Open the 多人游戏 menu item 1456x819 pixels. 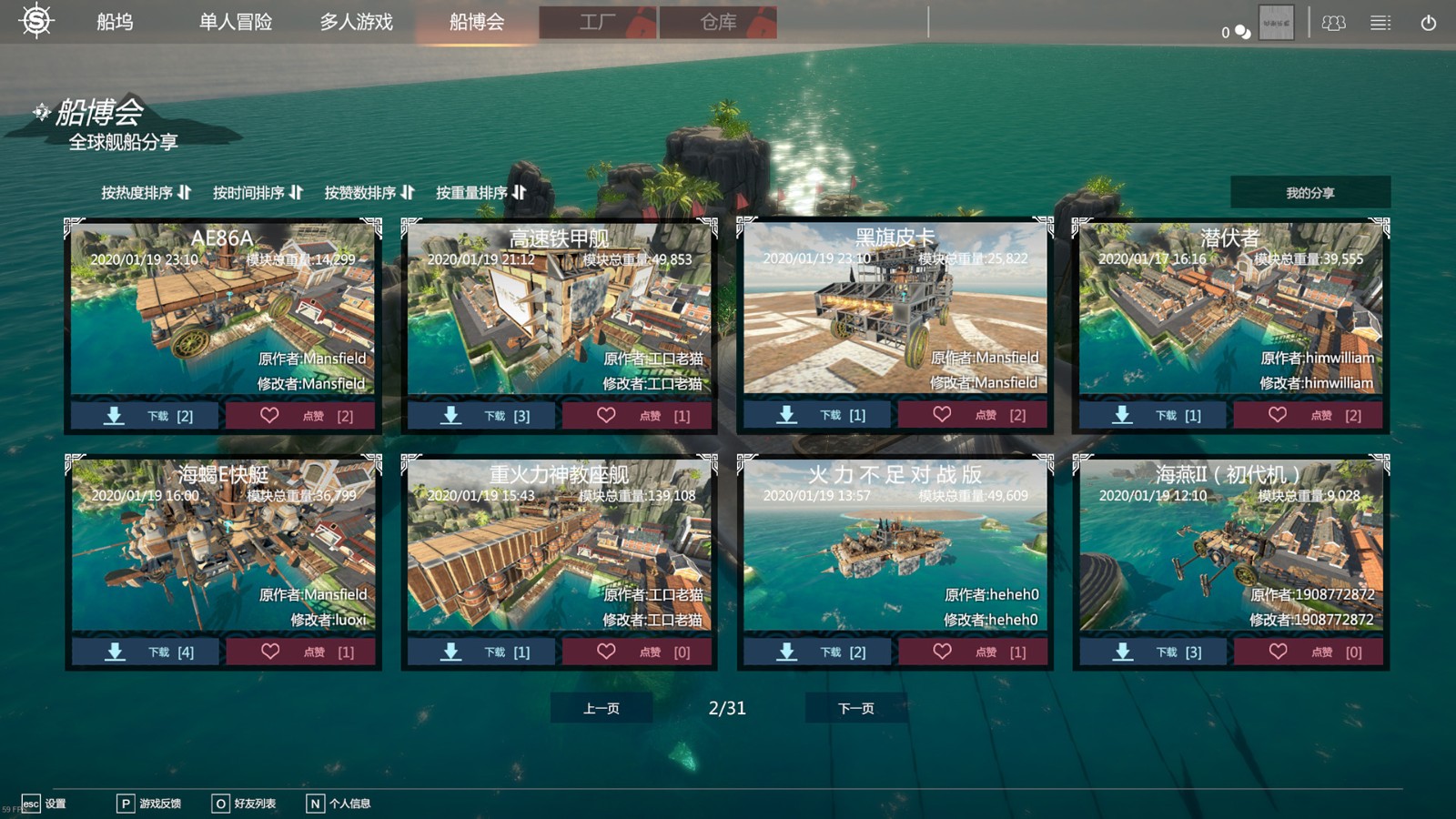tap(356, 23)
